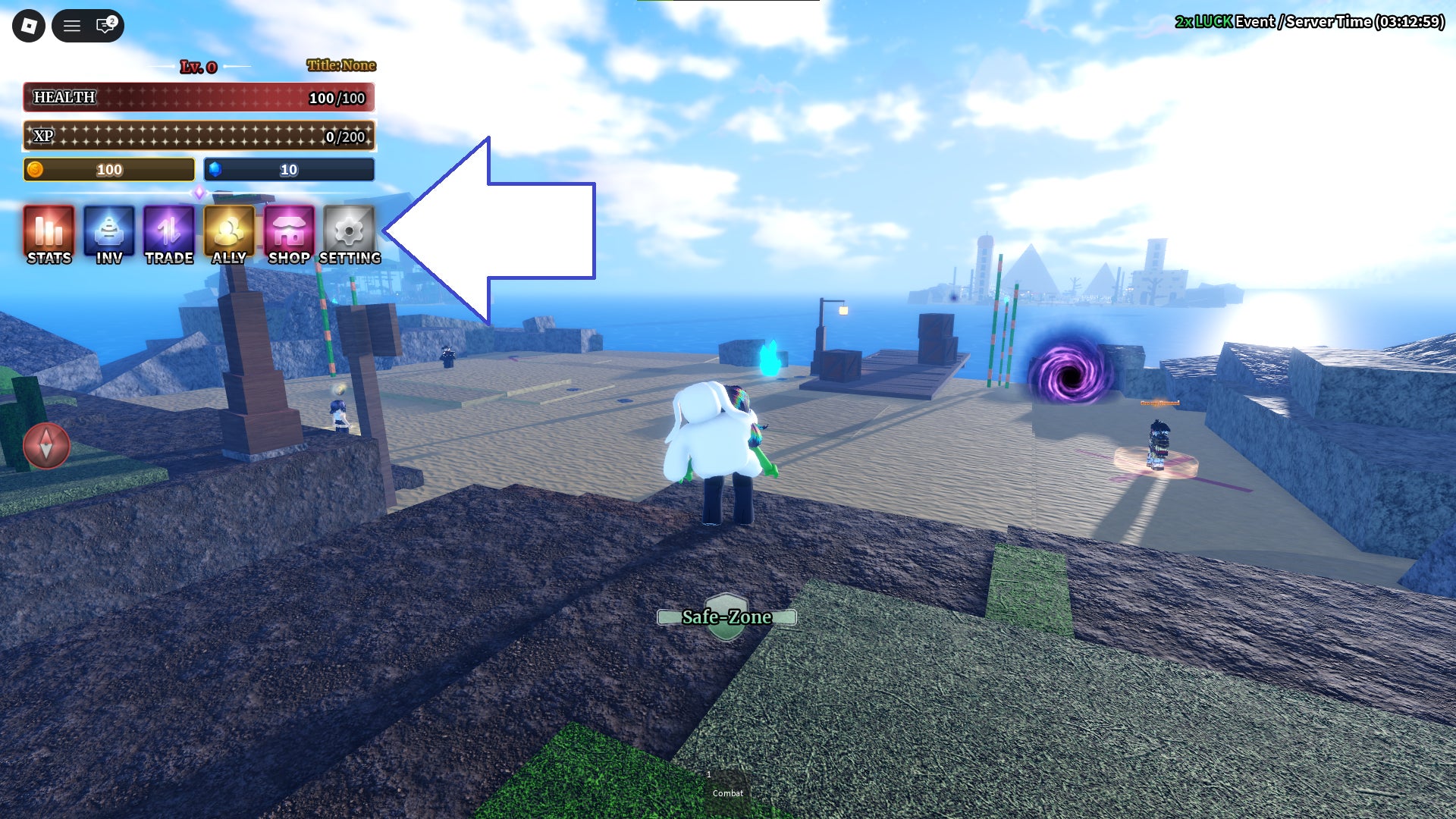Select the Combat hotbar slot

(727, 789)
